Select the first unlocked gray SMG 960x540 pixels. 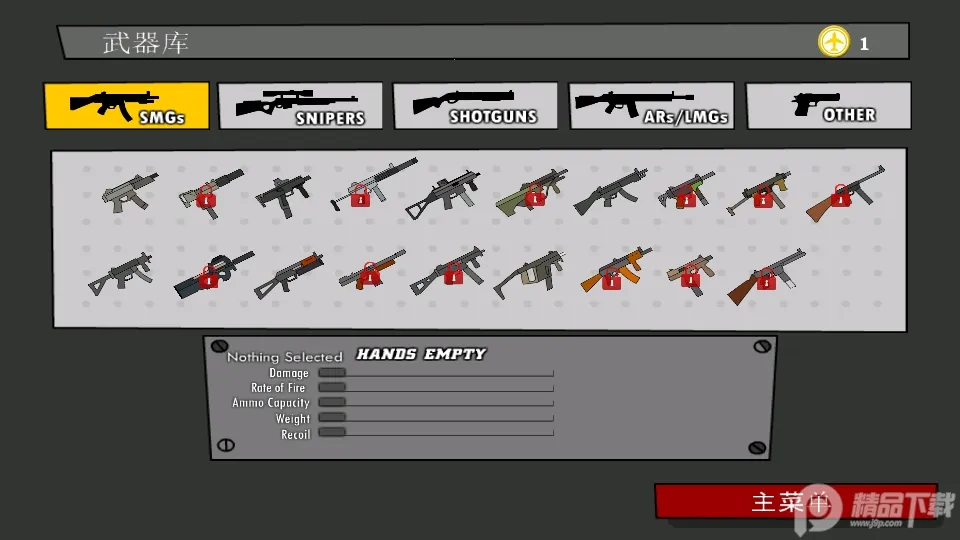(129, 190)
